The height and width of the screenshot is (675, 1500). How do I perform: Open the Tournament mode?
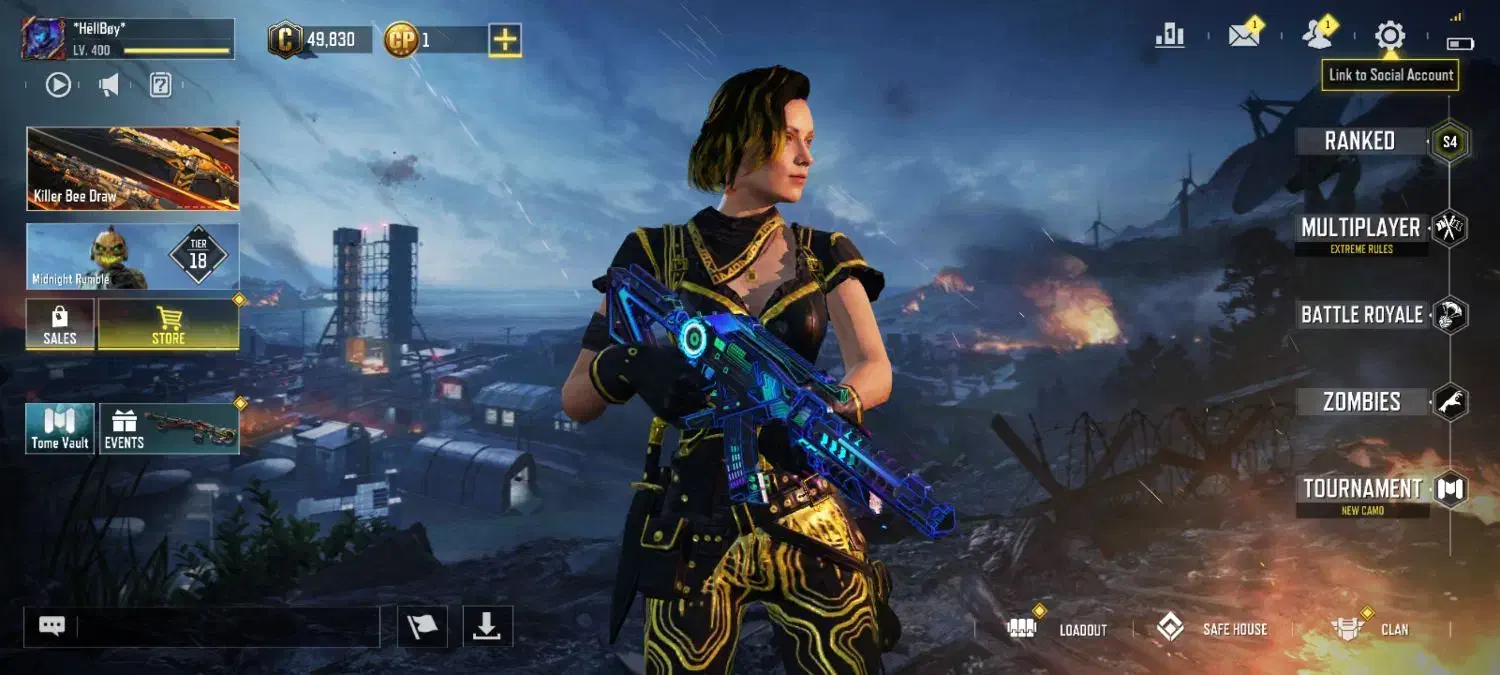point(1362,490)
